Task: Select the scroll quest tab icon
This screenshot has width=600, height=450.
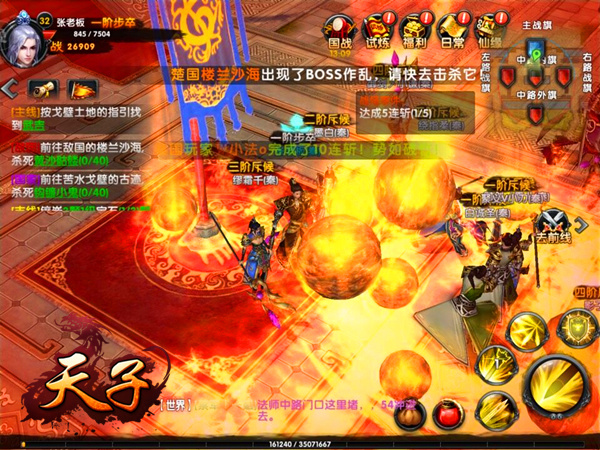Action: (42, 88)
